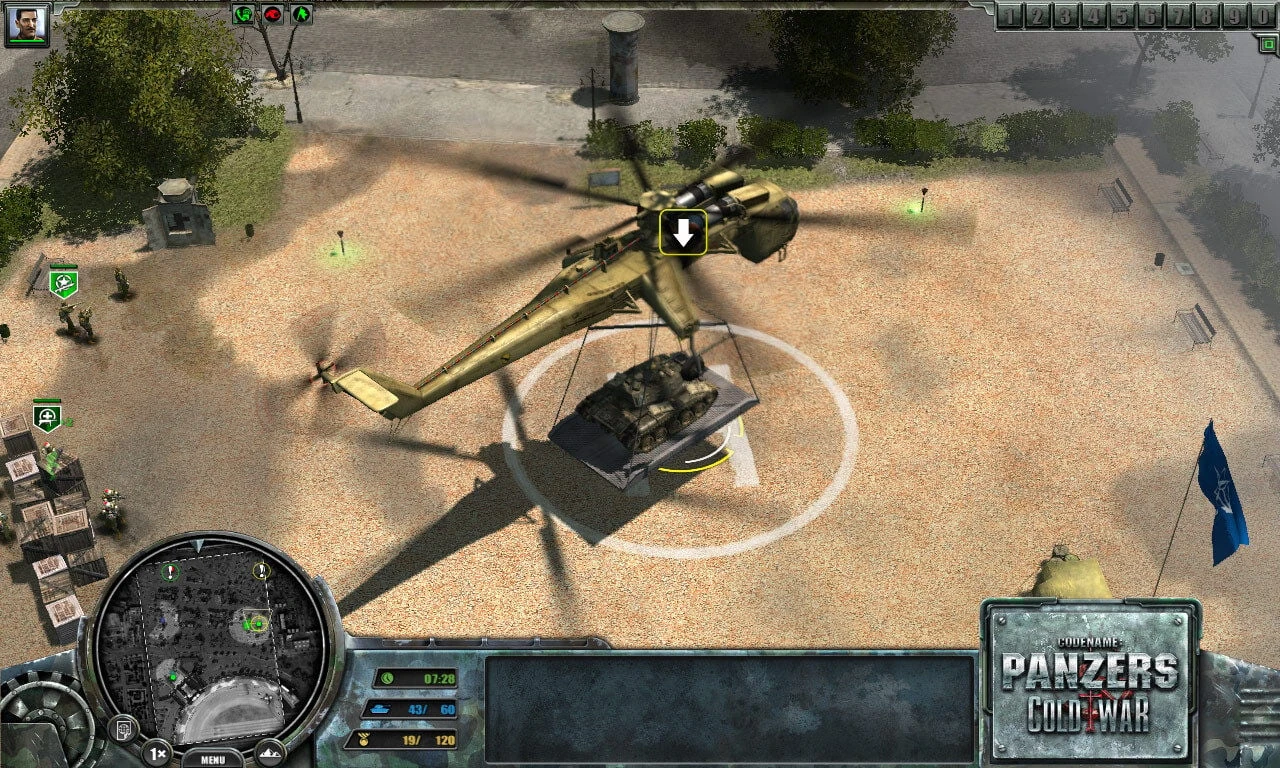Viewport: 1280px width, 768px height.
Task: Select the radio operator status icon
Action: [243, 14]
